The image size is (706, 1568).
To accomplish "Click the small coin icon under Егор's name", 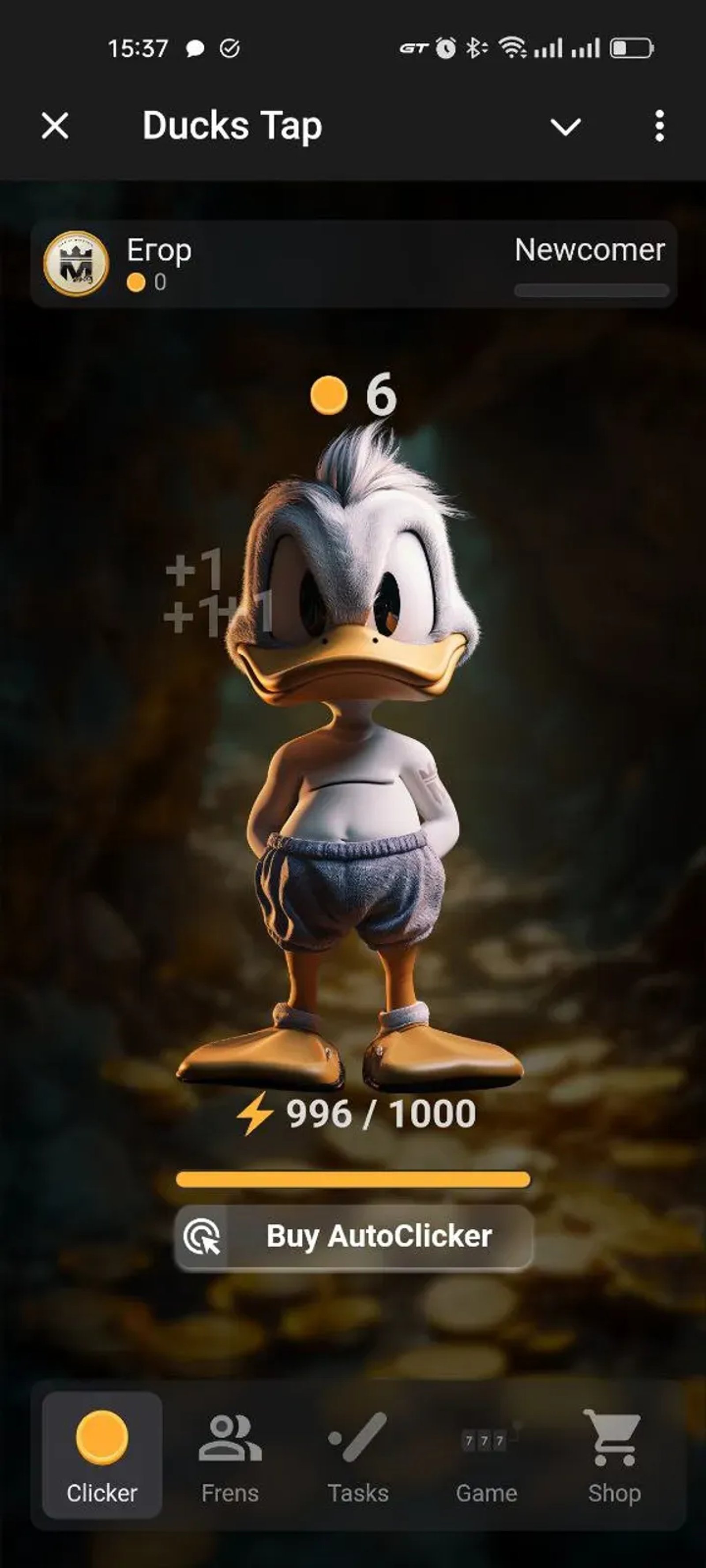I will 138,282.
